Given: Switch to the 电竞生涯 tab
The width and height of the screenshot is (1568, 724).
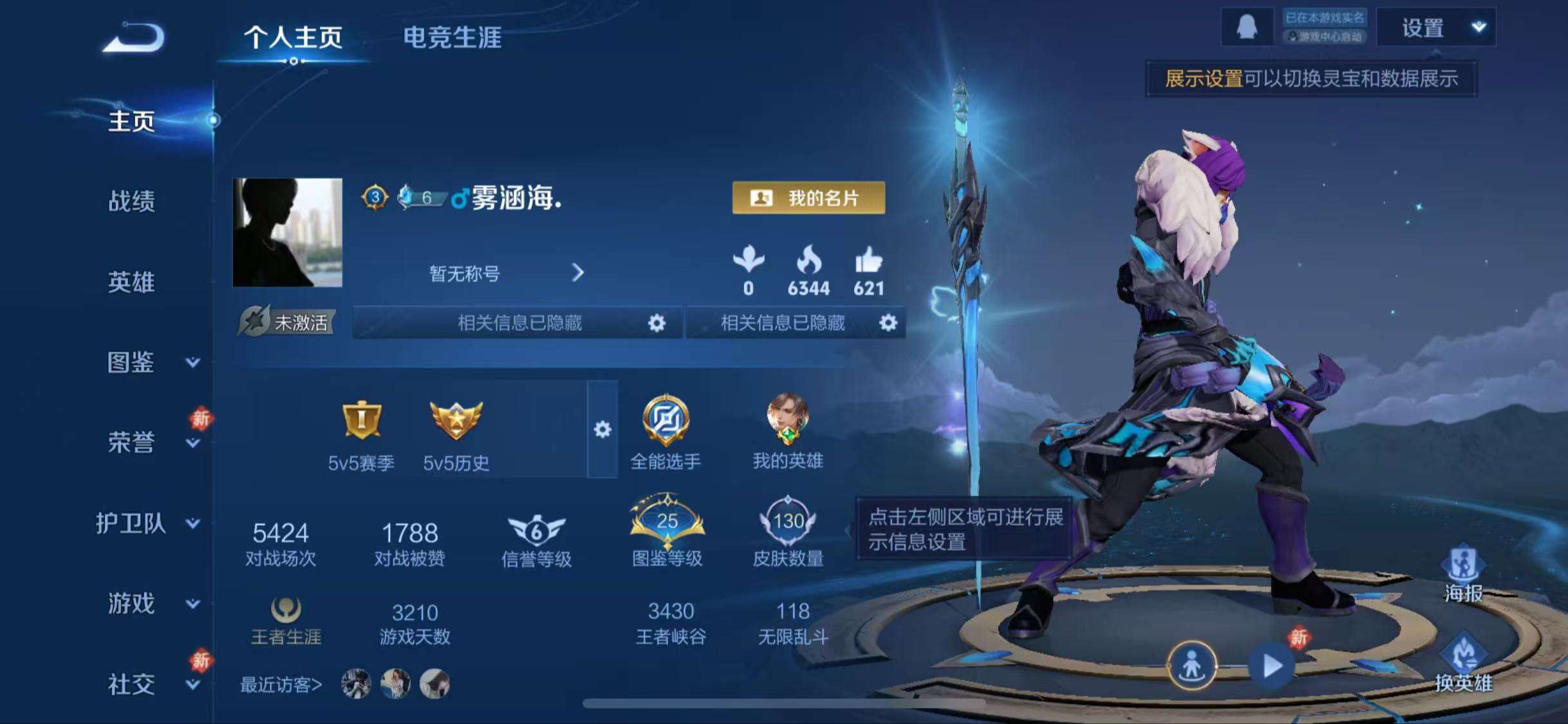Looking at the screenshot, I should pyautogui.click(x=454, y=37).
